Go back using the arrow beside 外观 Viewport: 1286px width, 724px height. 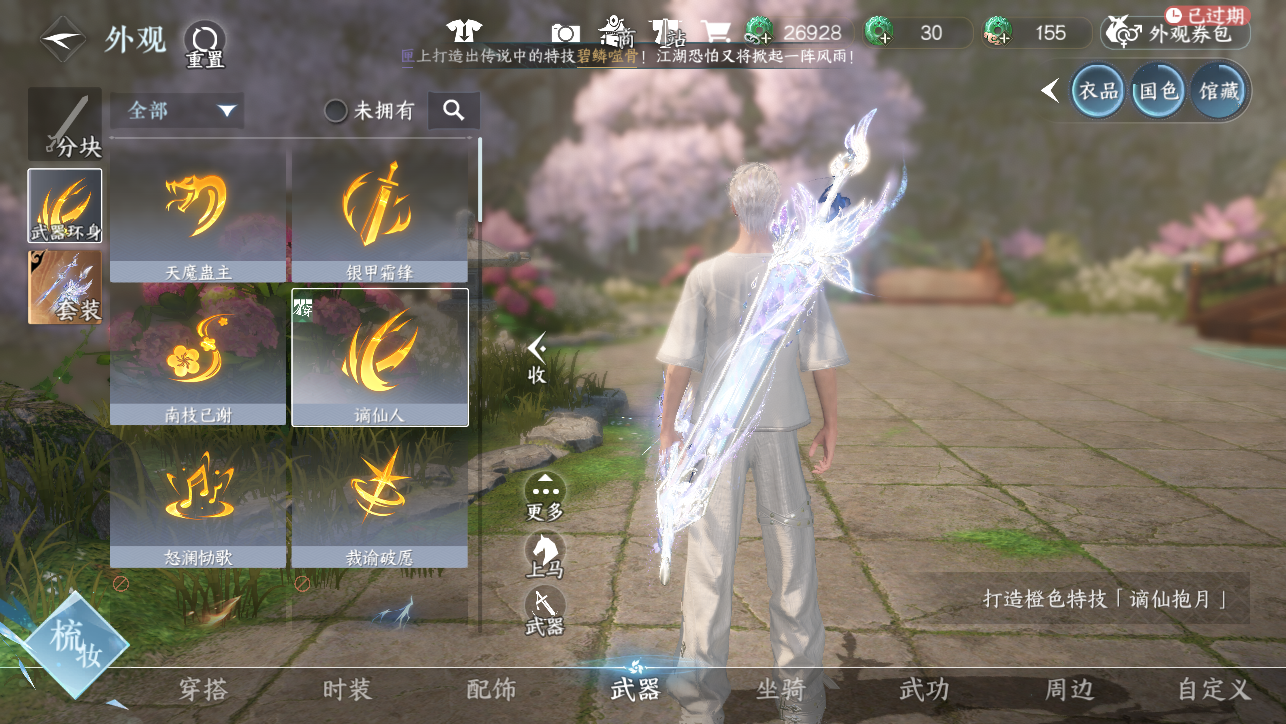[x=63, y=40]
